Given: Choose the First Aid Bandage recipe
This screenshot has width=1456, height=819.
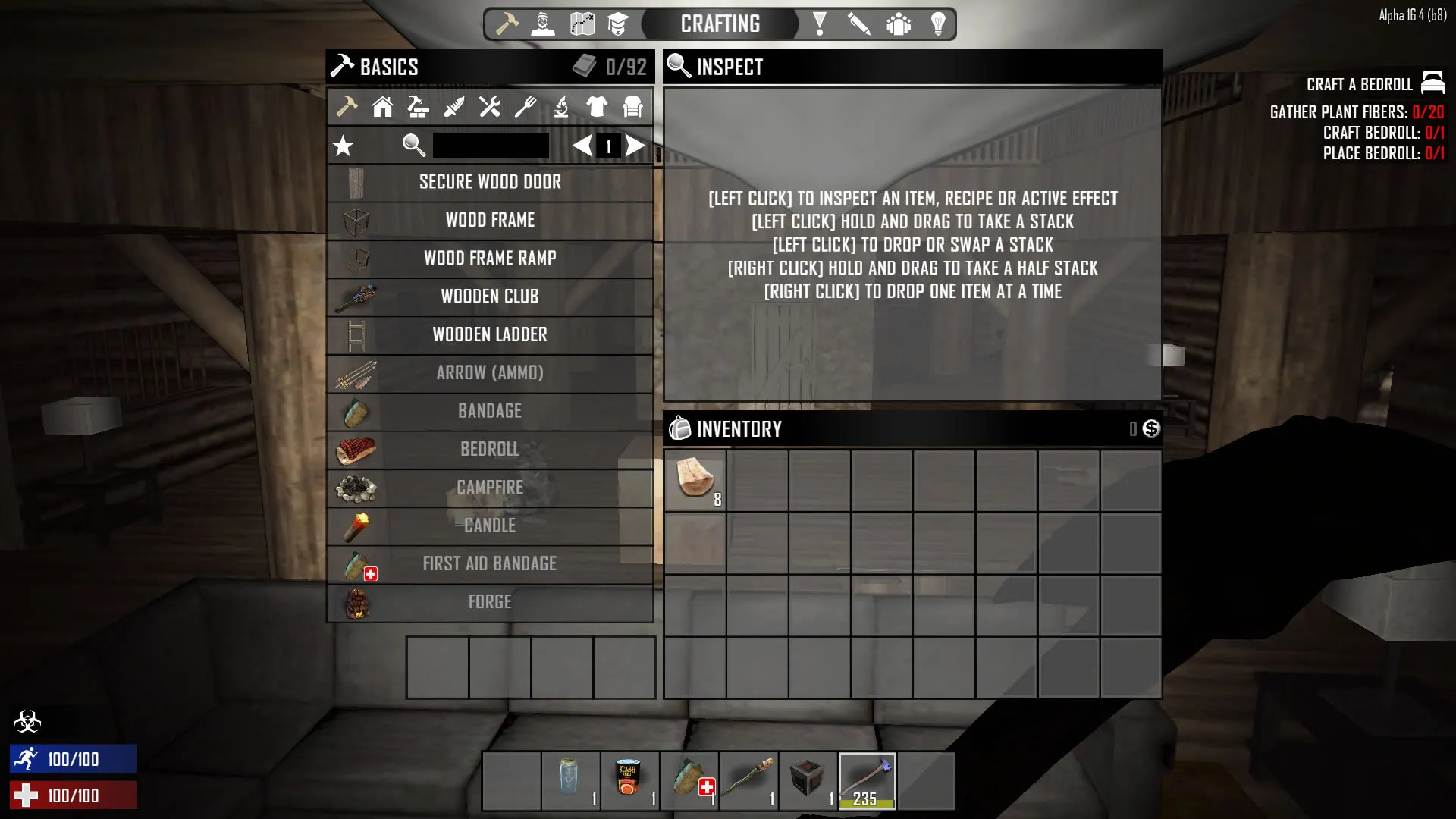Looking at the screenshot, I should coord(490,564).
